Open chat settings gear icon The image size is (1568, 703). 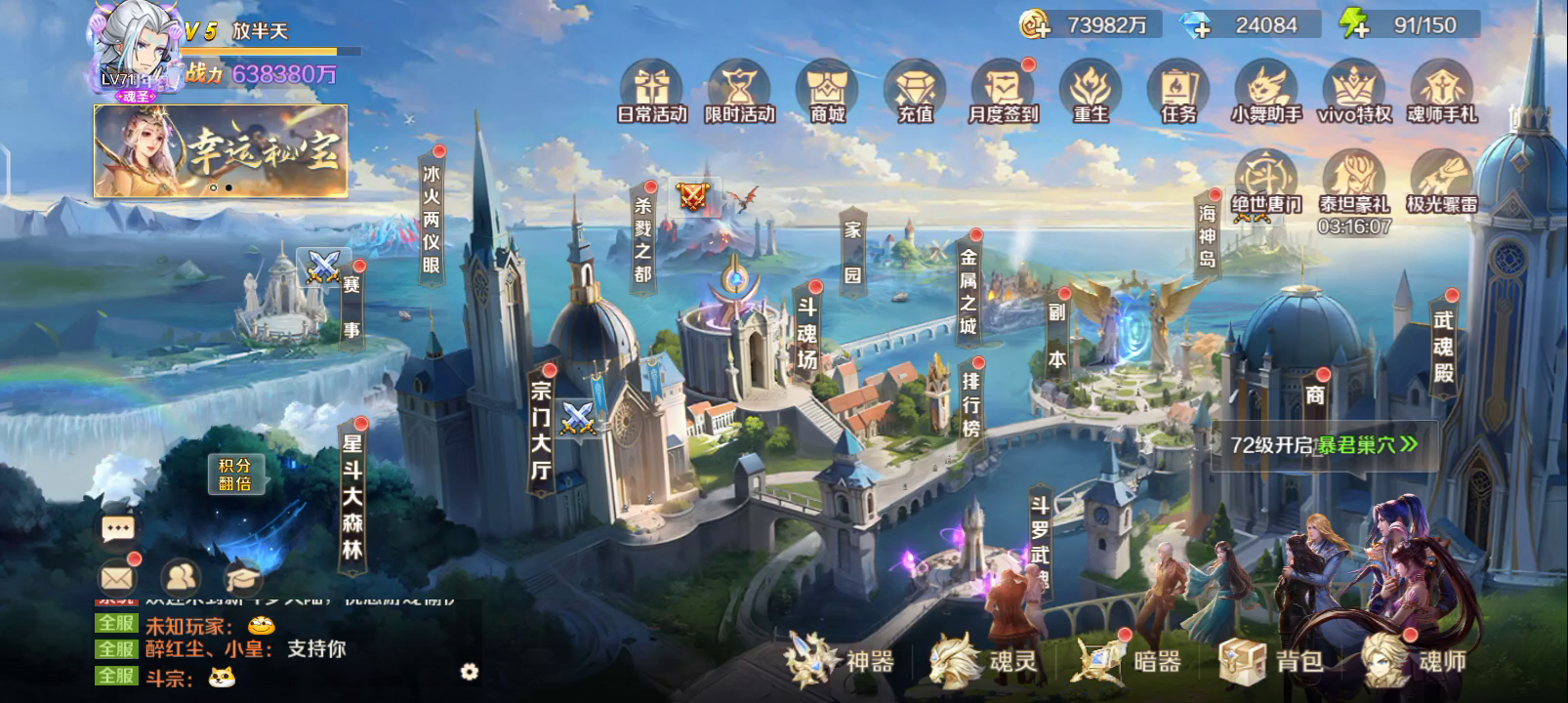click(x=470, y=672)
